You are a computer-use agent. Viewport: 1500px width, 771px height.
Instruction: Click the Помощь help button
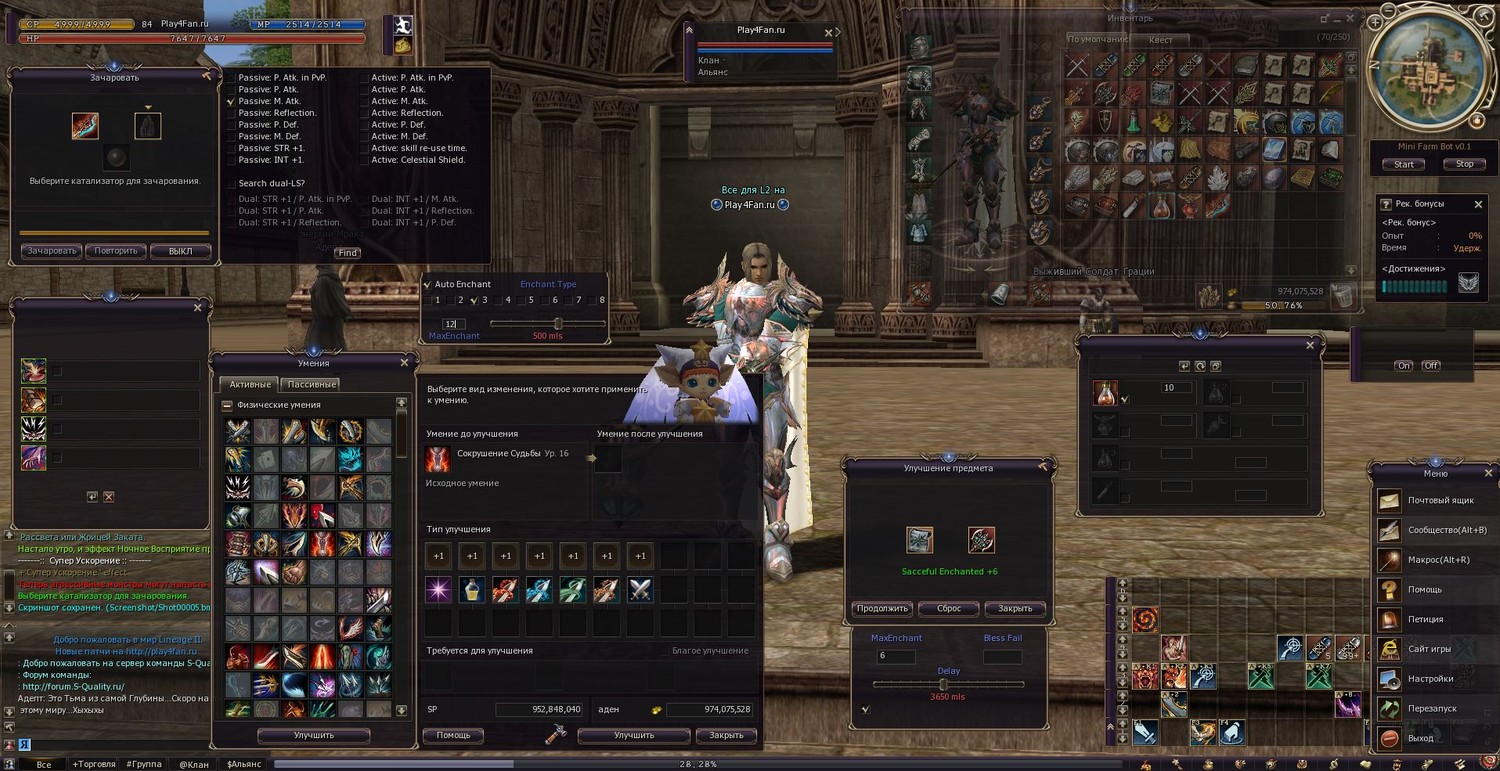click(x=453, y=735)
